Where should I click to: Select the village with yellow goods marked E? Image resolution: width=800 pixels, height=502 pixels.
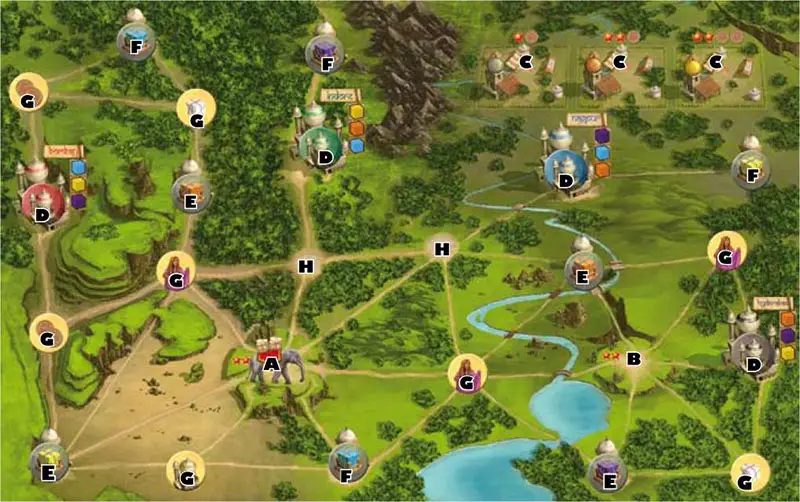click(x=50, y=460)
